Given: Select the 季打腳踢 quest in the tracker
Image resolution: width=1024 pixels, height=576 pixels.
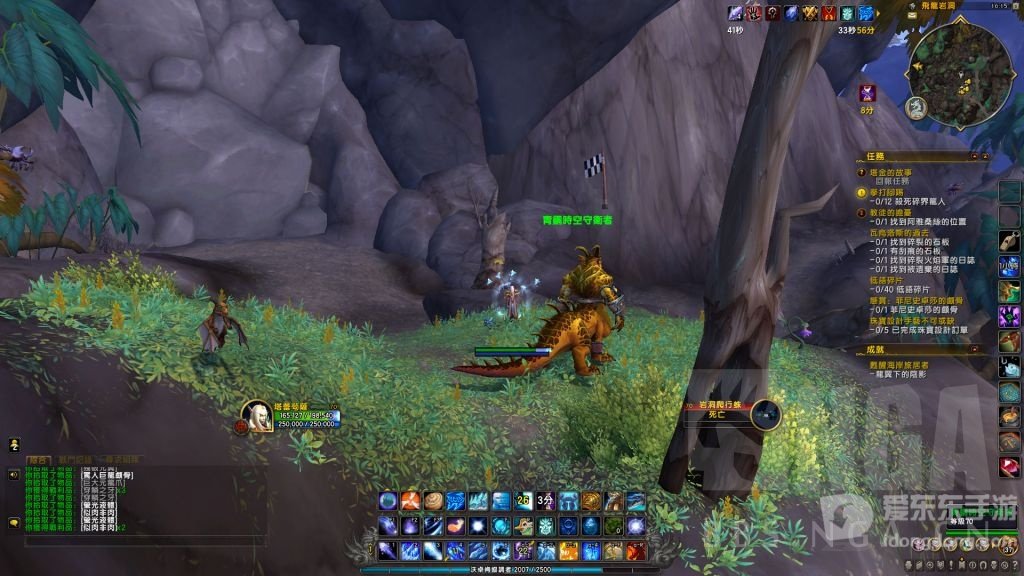Looking at the screenshot, I should point(886,191).
